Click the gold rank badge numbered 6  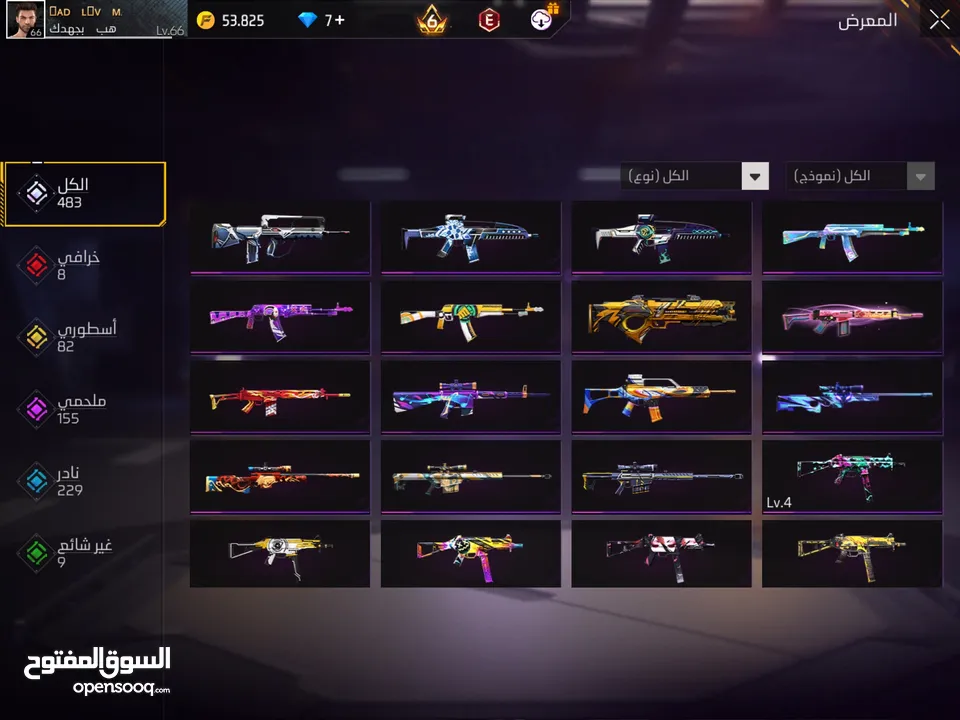click(x=432, y=20)
